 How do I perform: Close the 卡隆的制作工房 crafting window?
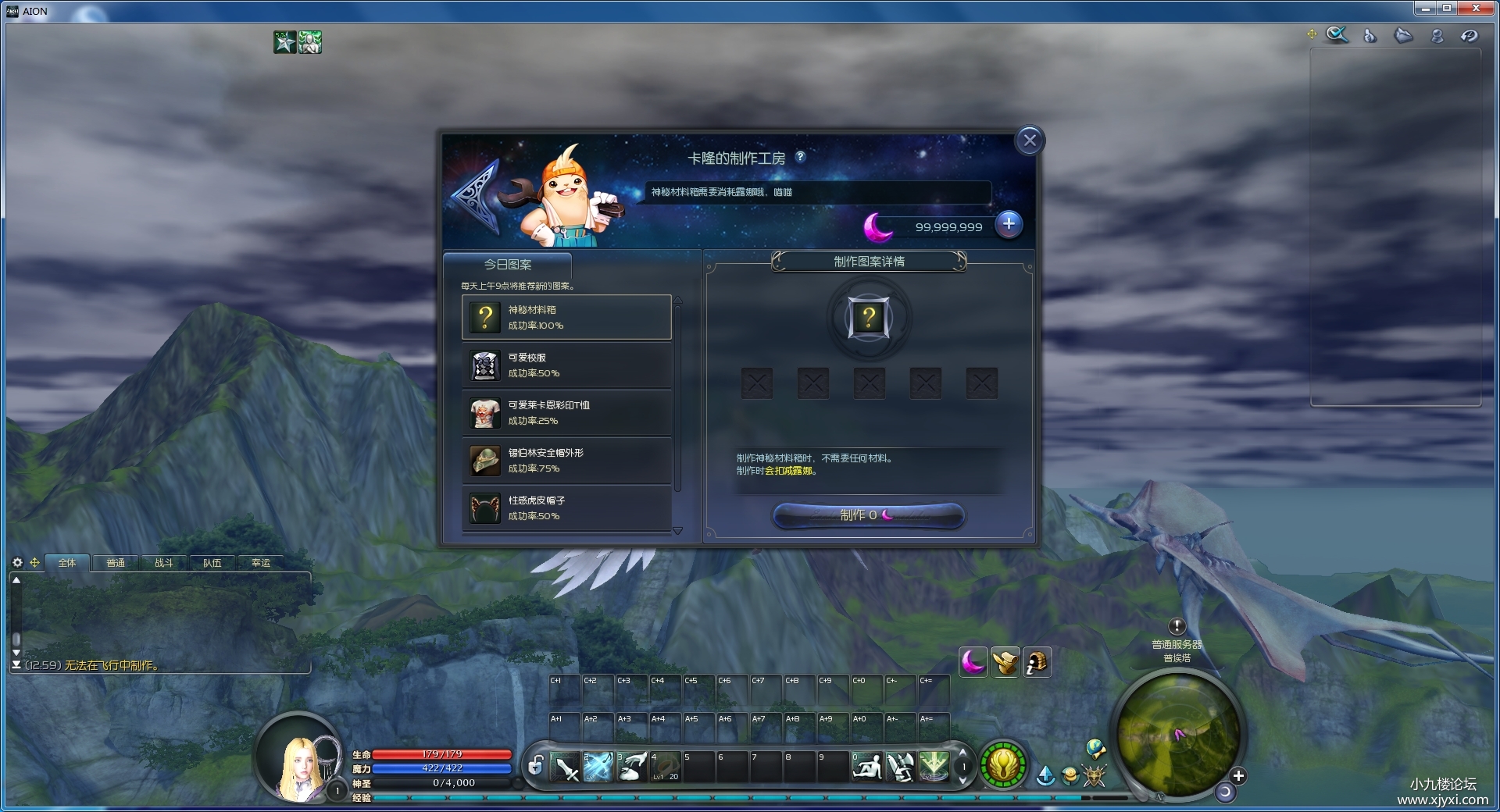1030,141
